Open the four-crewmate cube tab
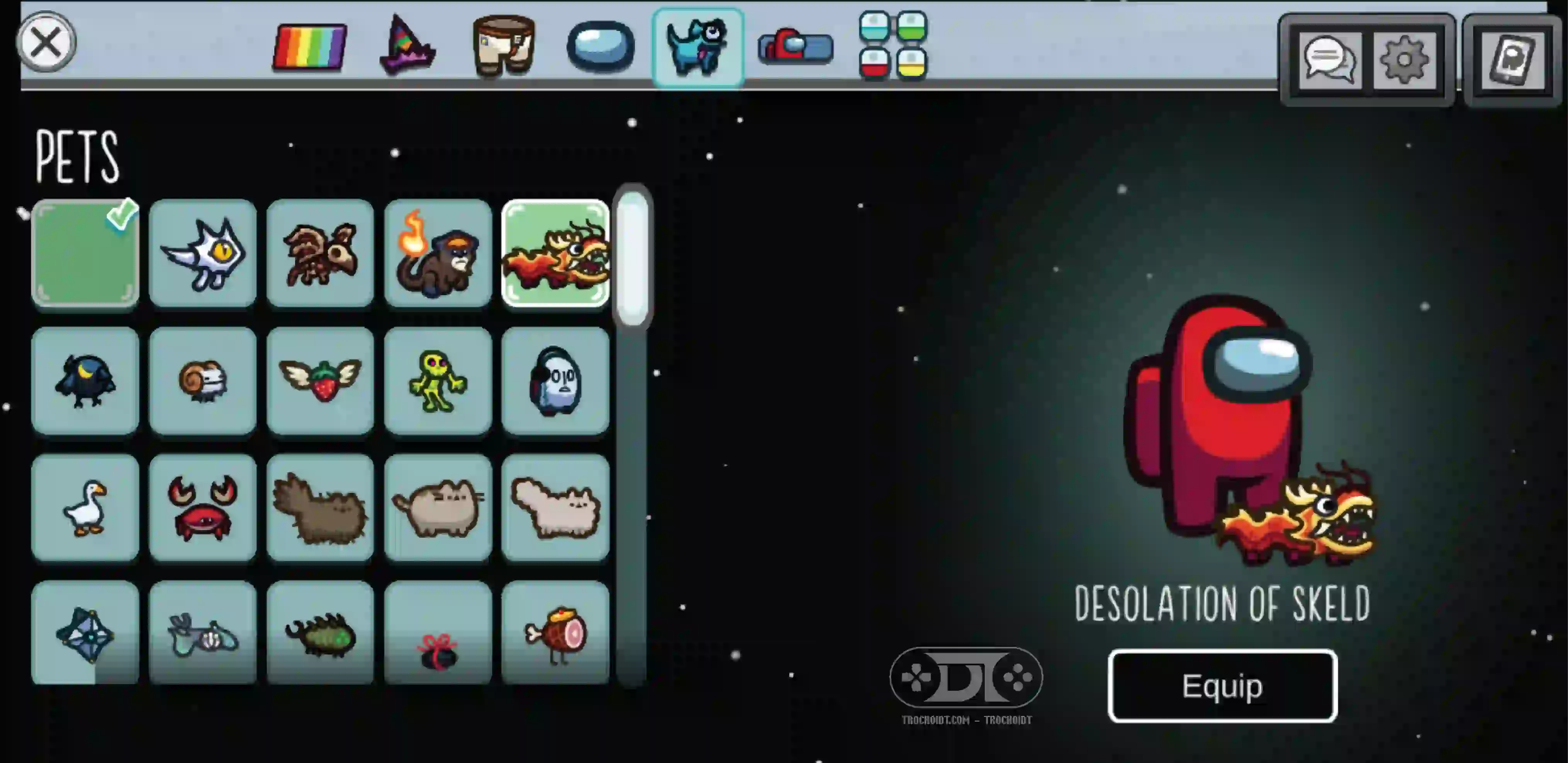 click(893, 46)
